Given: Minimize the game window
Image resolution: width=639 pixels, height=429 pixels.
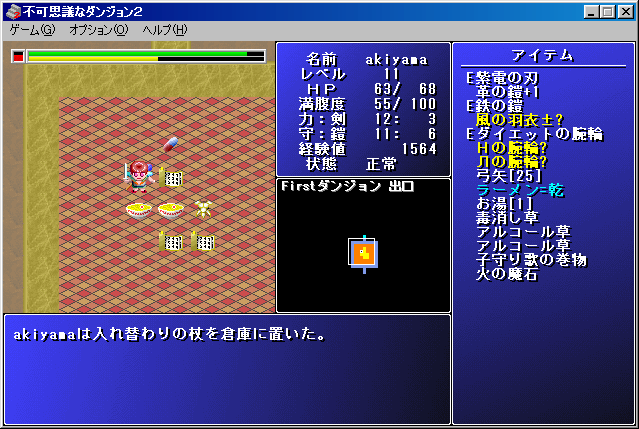Looking at the screenshot, I should point(591,9).
